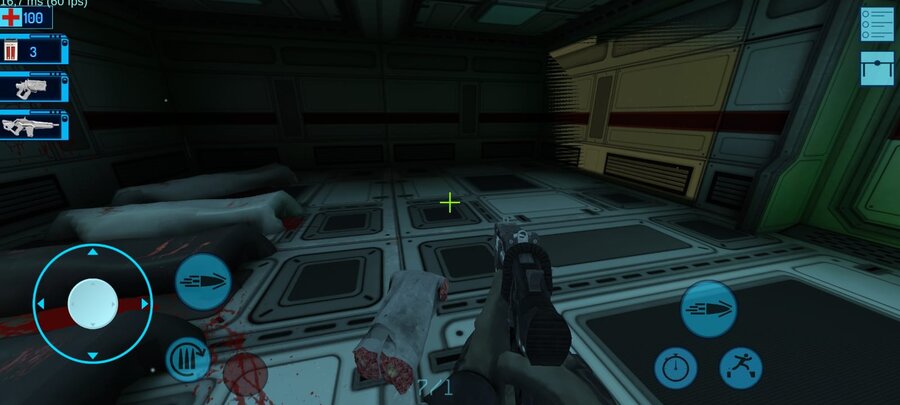Open the chest inventory icon

877,68
